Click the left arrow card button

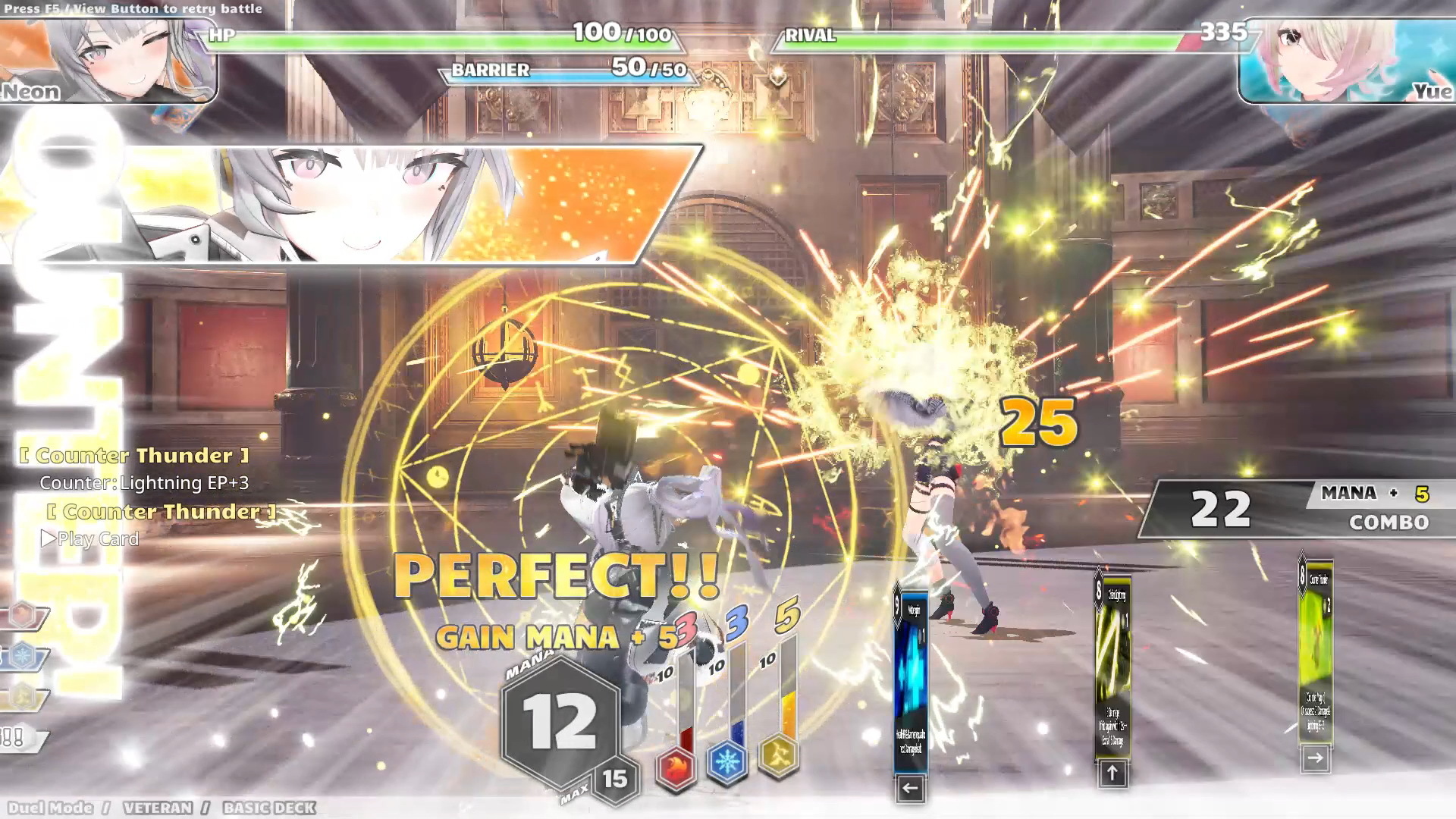tap(910, 789)
